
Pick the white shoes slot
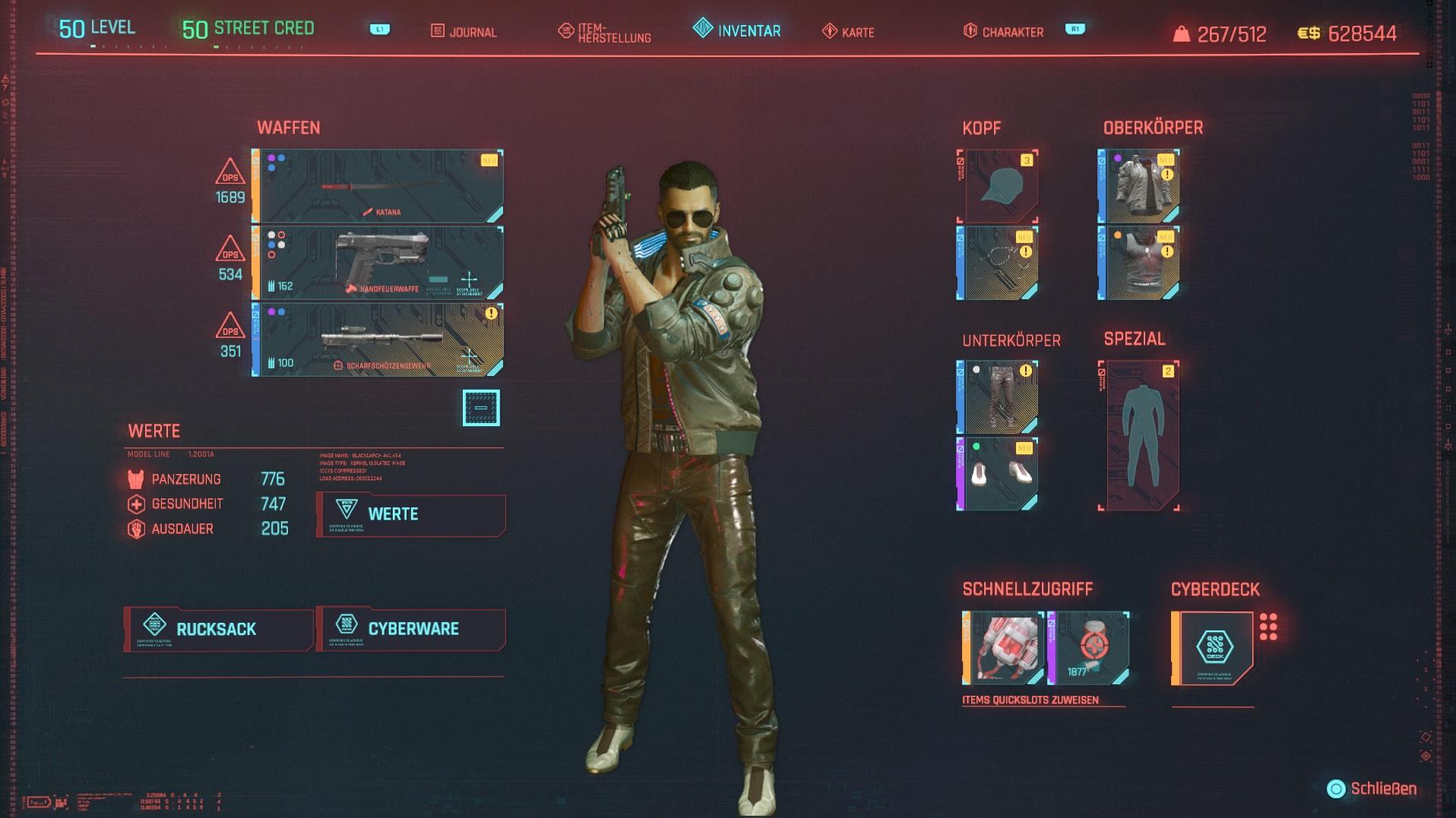[998, 474]
